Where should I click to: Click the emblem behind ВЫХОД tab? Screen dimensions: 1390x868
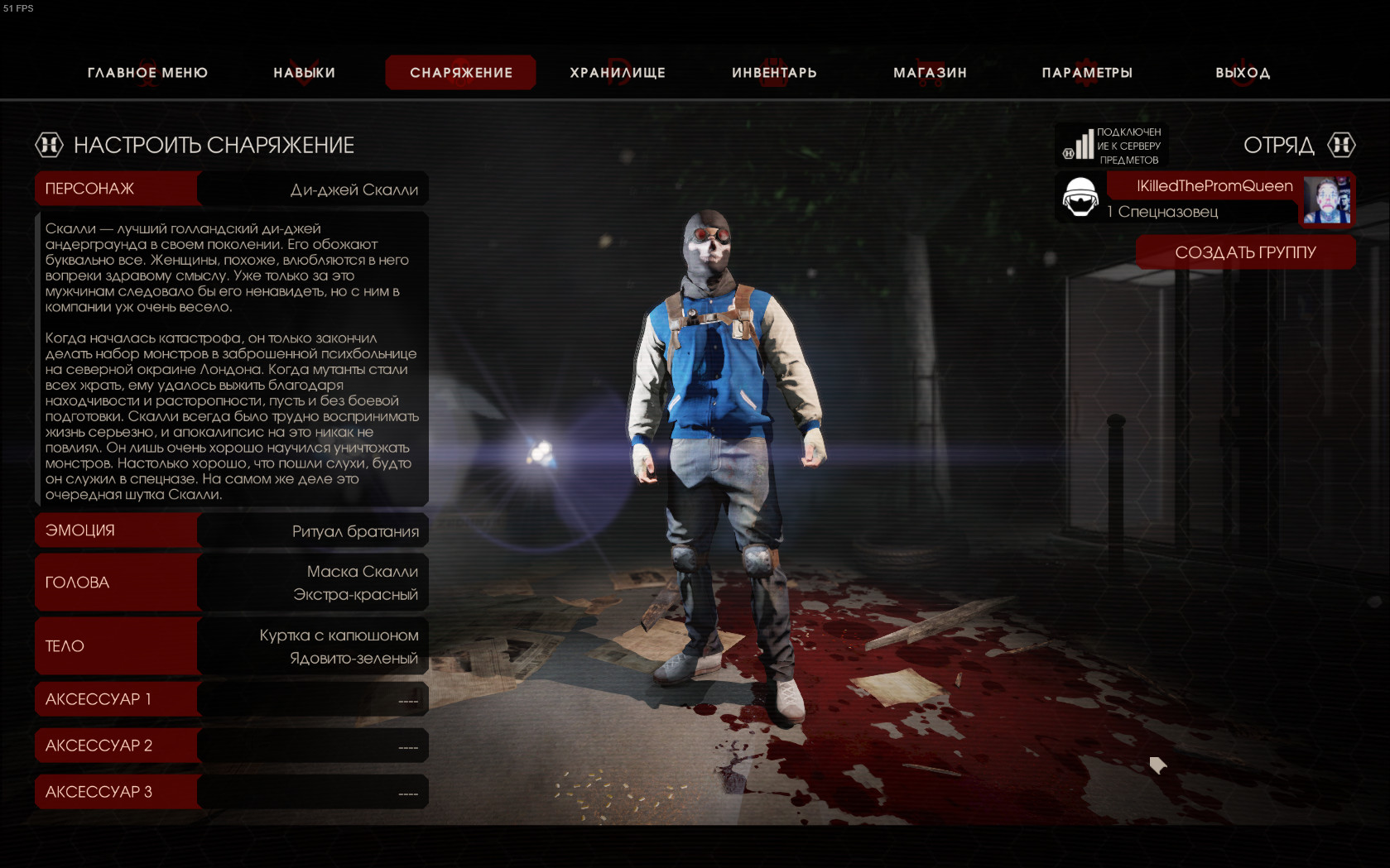pos(1241,72)
